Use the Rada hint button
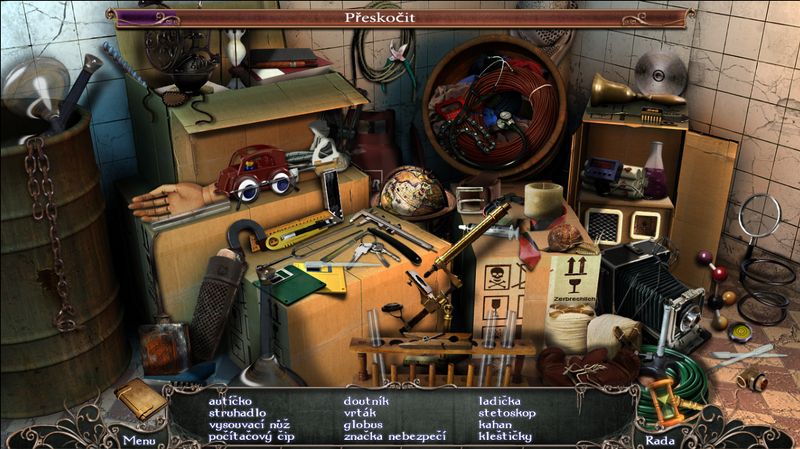Viewport: 800px width, 449px height. (659, 439)
